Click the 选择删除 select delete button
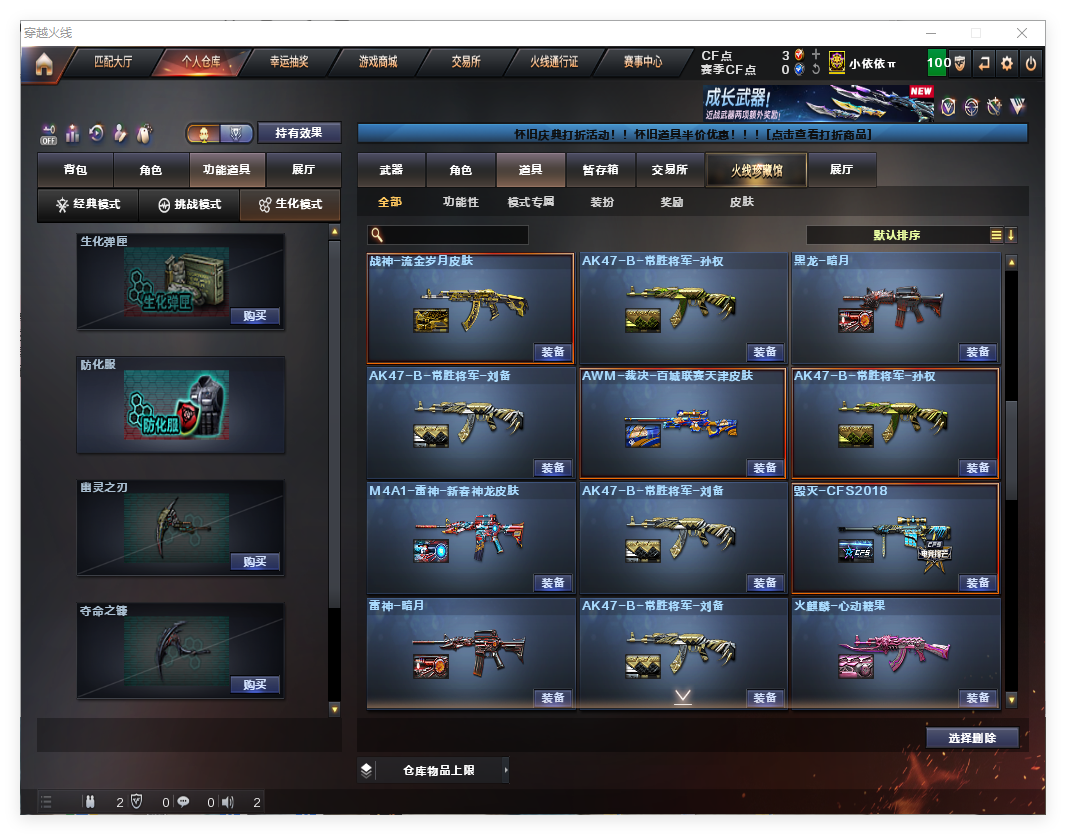 point(971,738)
